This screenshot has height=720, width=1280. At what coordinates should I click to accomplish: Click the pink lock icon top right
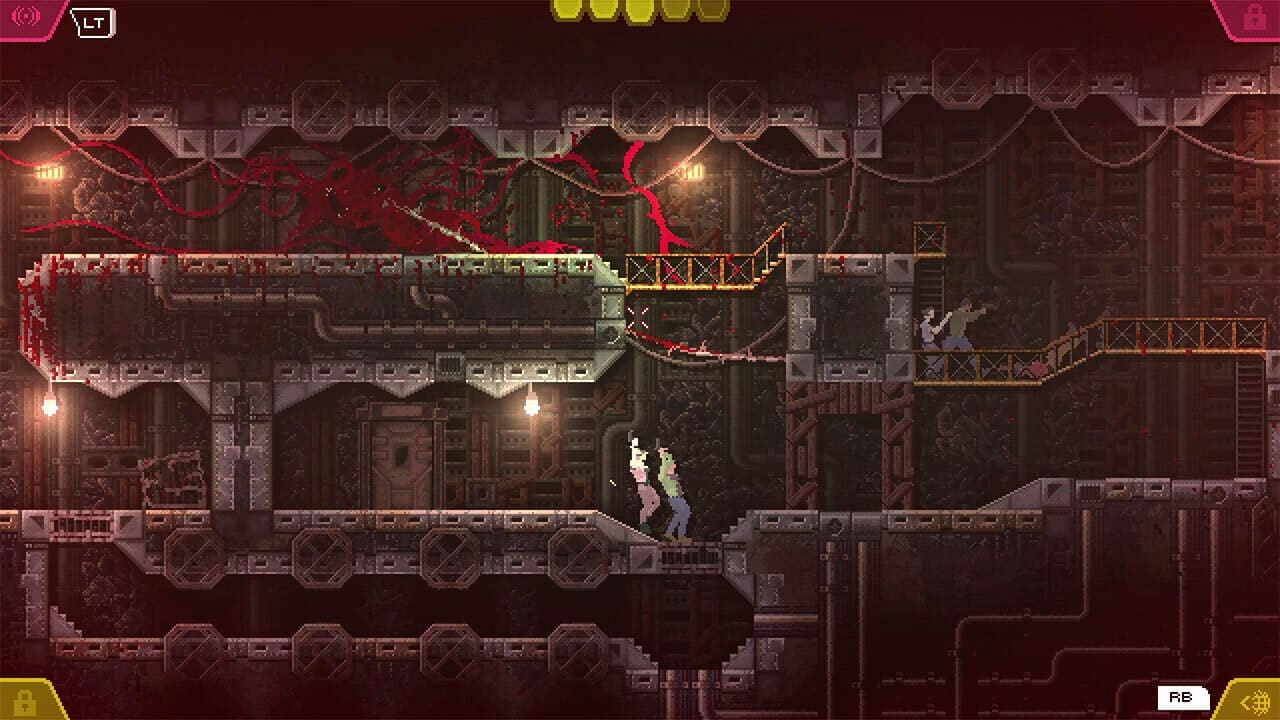pos(1253,16)
